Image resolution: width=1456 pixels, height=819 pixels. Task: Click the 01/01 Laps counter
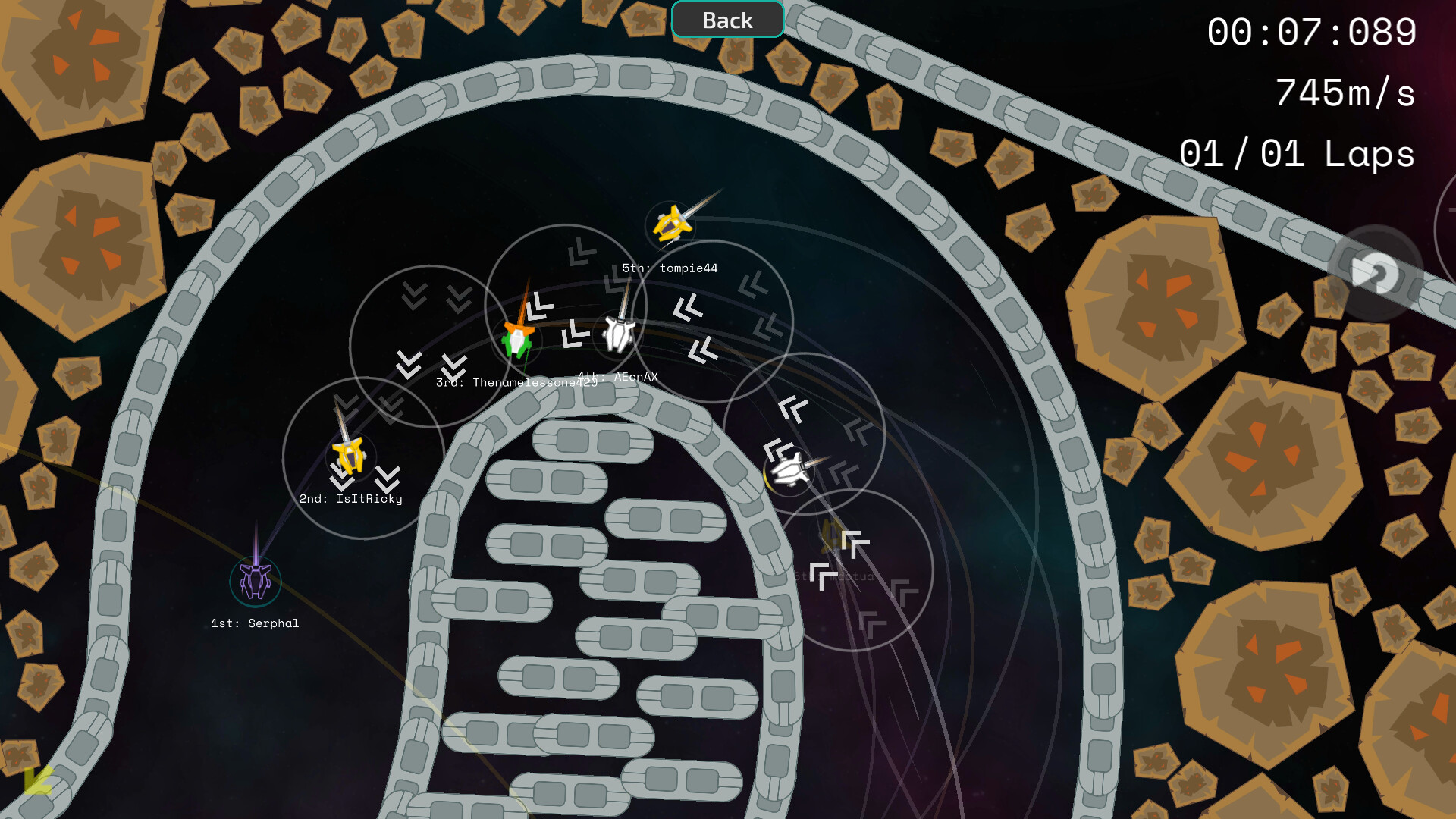coord(1298,154)
